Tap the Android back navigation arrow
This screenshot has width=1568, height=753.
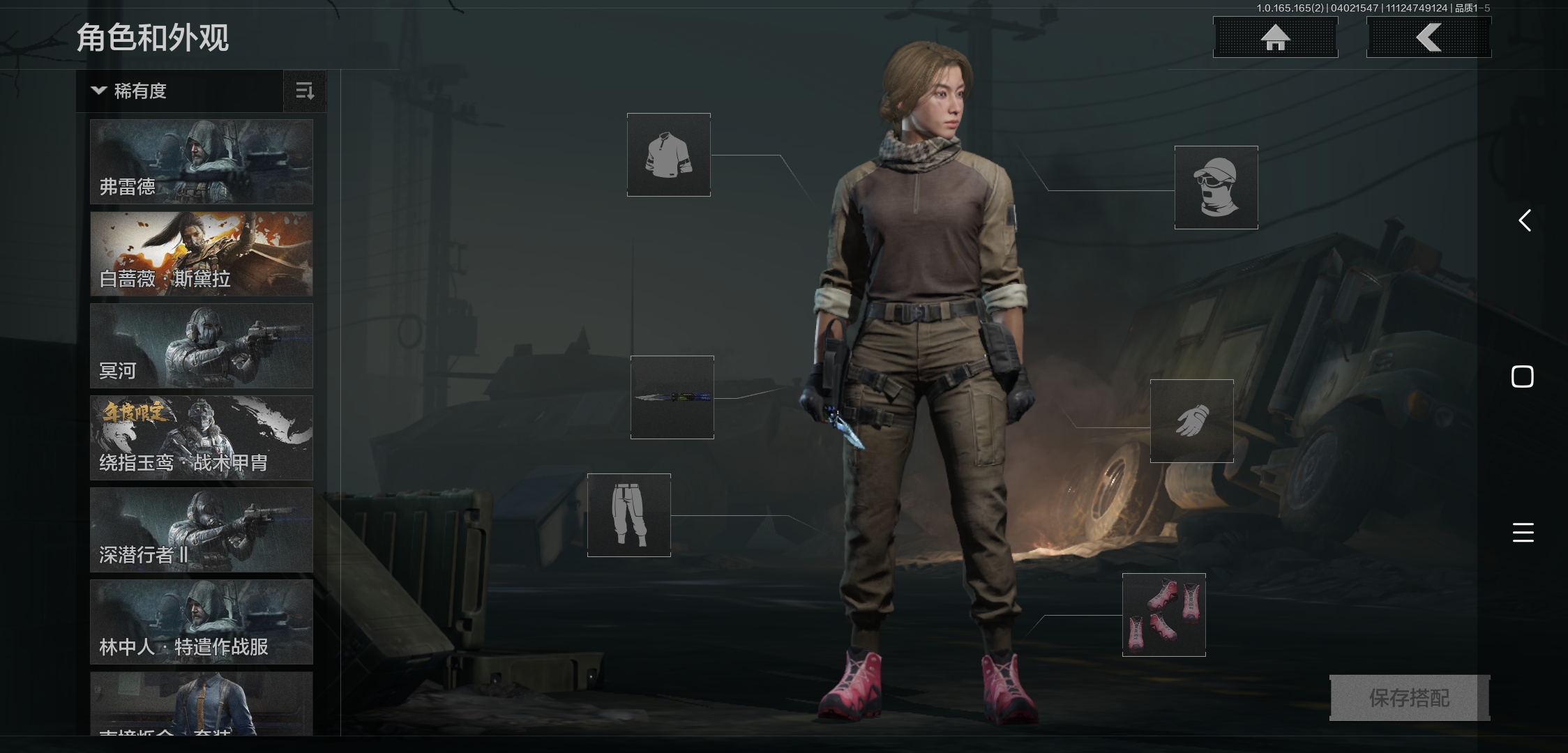click(x=1525, y=221)
